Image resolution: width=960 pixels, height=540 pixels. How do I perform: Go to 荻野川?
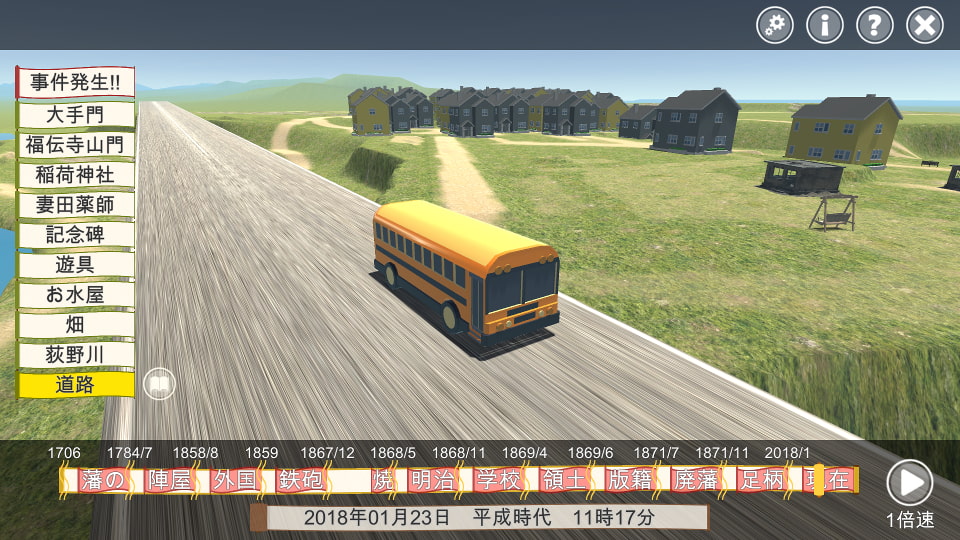(76, 354)
